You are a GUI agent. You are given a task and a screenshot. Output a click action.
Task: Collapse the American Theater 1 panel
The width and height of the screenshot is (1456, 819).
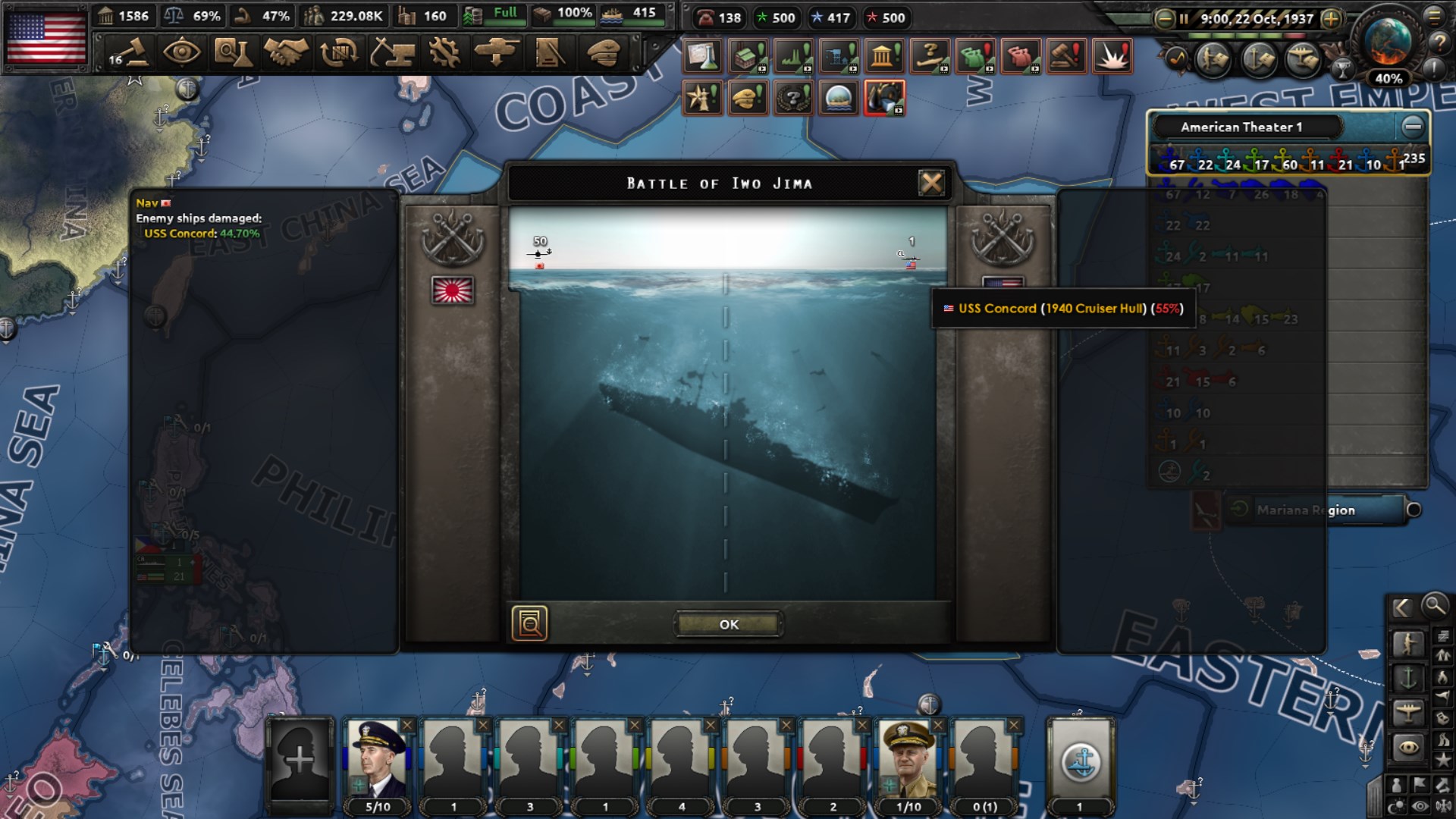point(1412,127)
